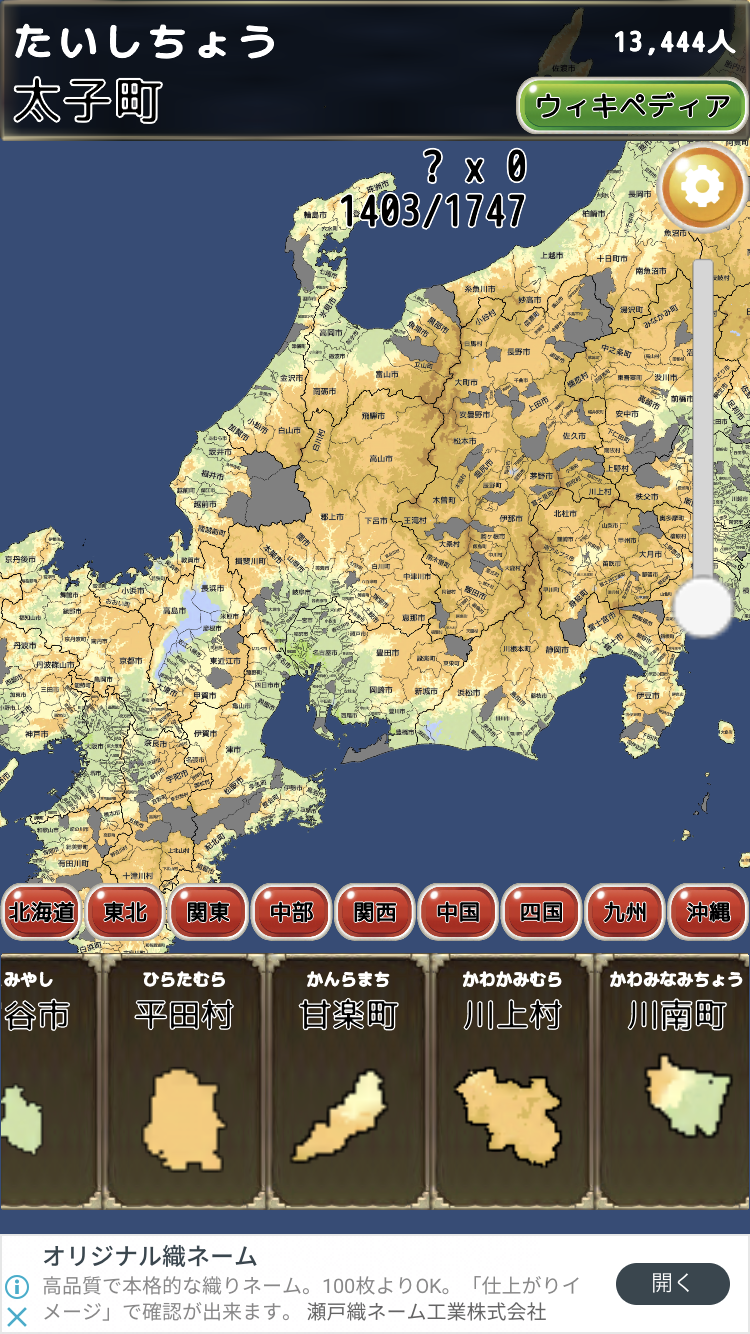Select the 中国 region button
The width and height of the screenshot is (750, 1334).
(x=457, y=912)
